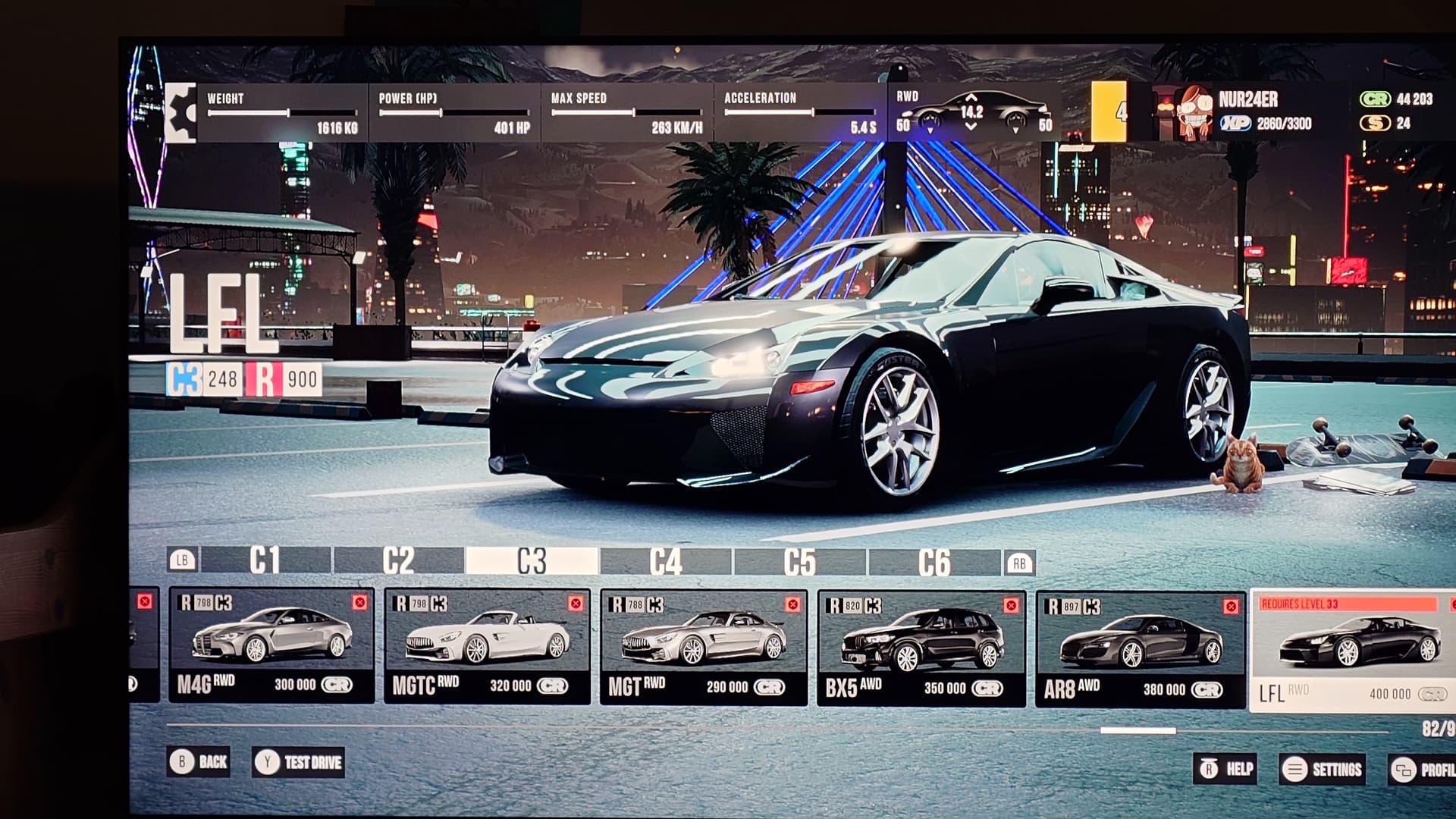Open the Settings menu
This screenshot has width=1456, height=819.
[x=1323, y=770]
